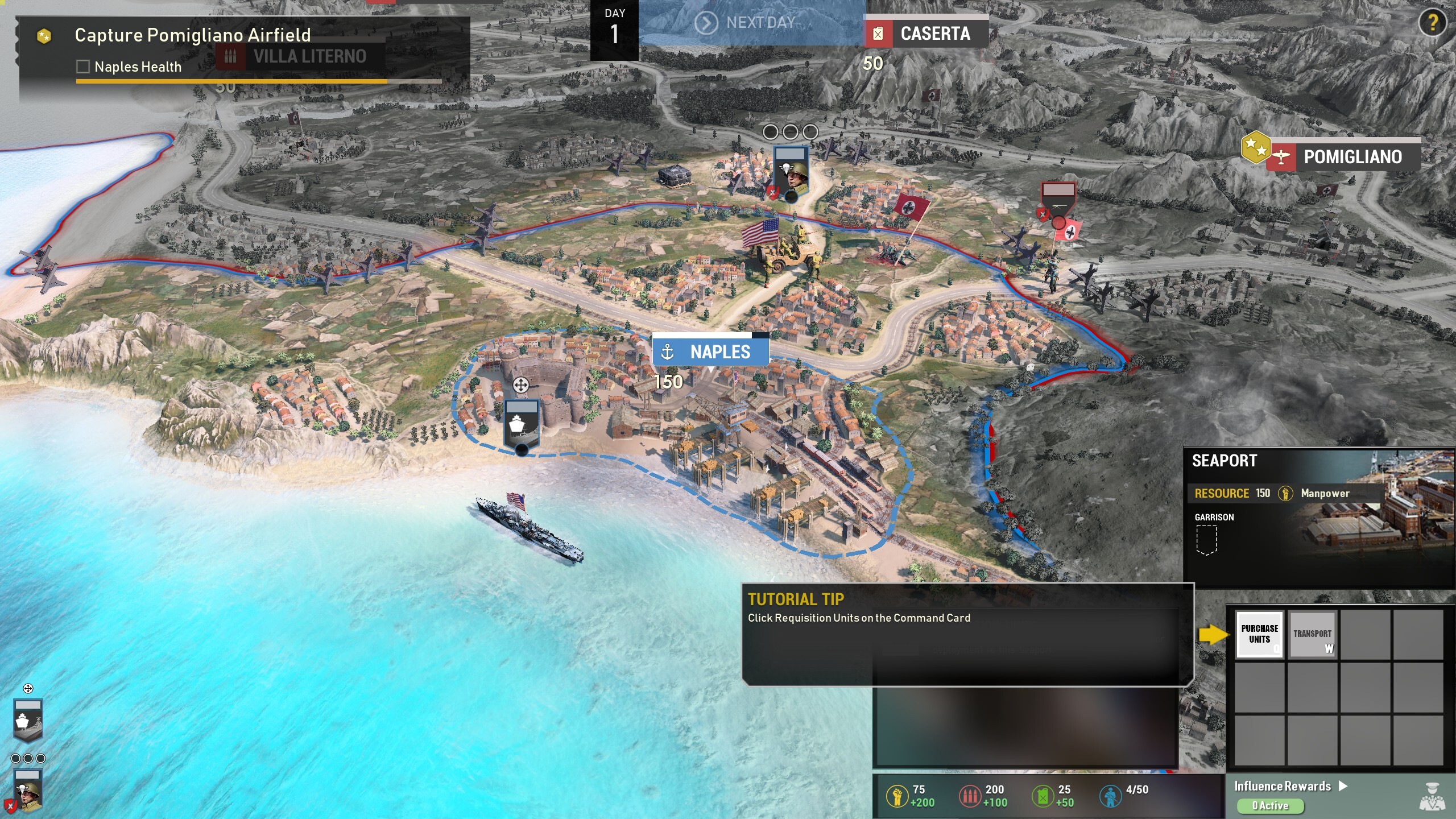Select the naval ship unit badge in Naples
The width and height of the screenshot is (1456, 819).
[x=521, y=424]
